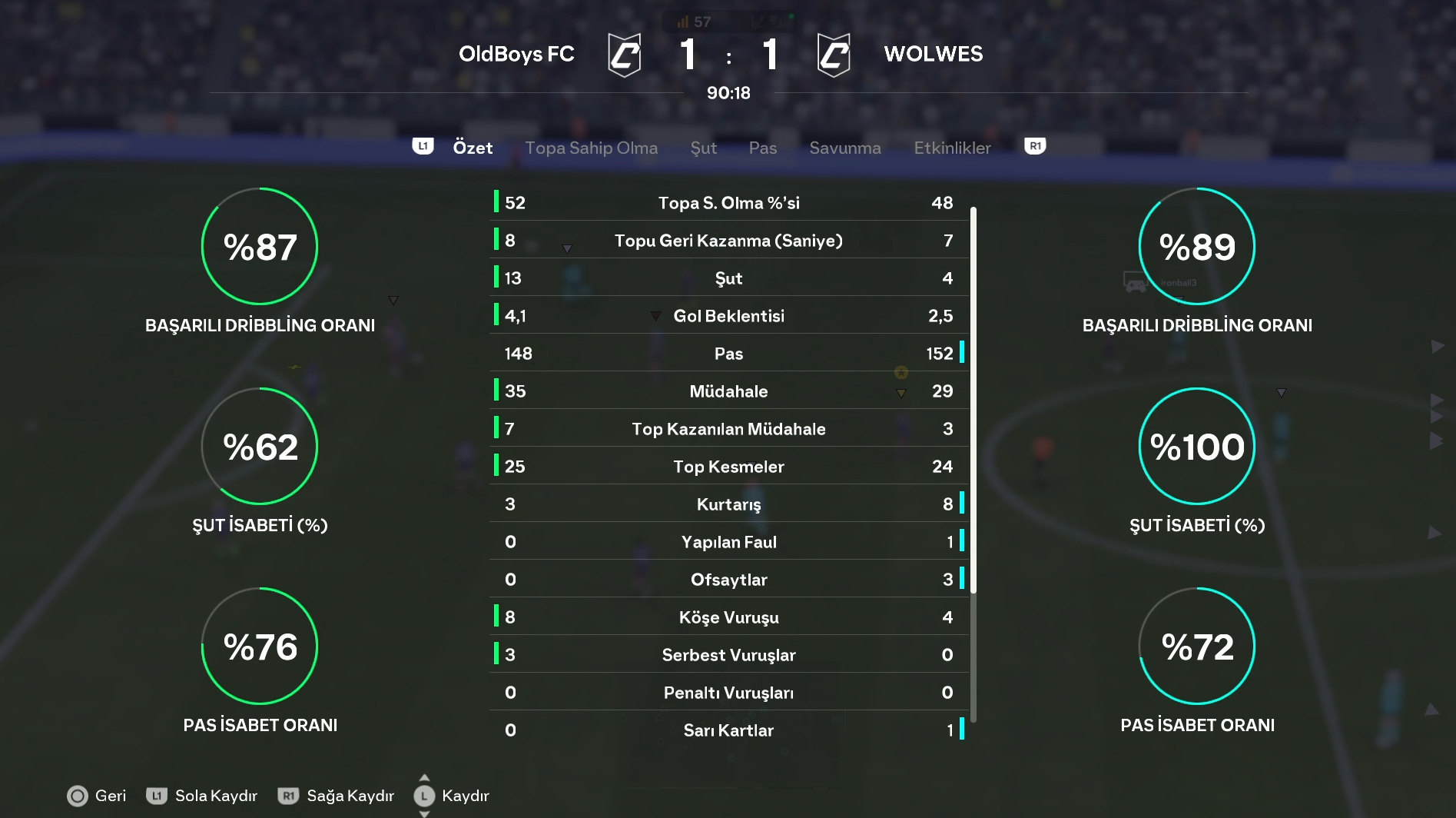Select the Şut statistics tab
1456x818 pixels.
(x=703, y=148)
